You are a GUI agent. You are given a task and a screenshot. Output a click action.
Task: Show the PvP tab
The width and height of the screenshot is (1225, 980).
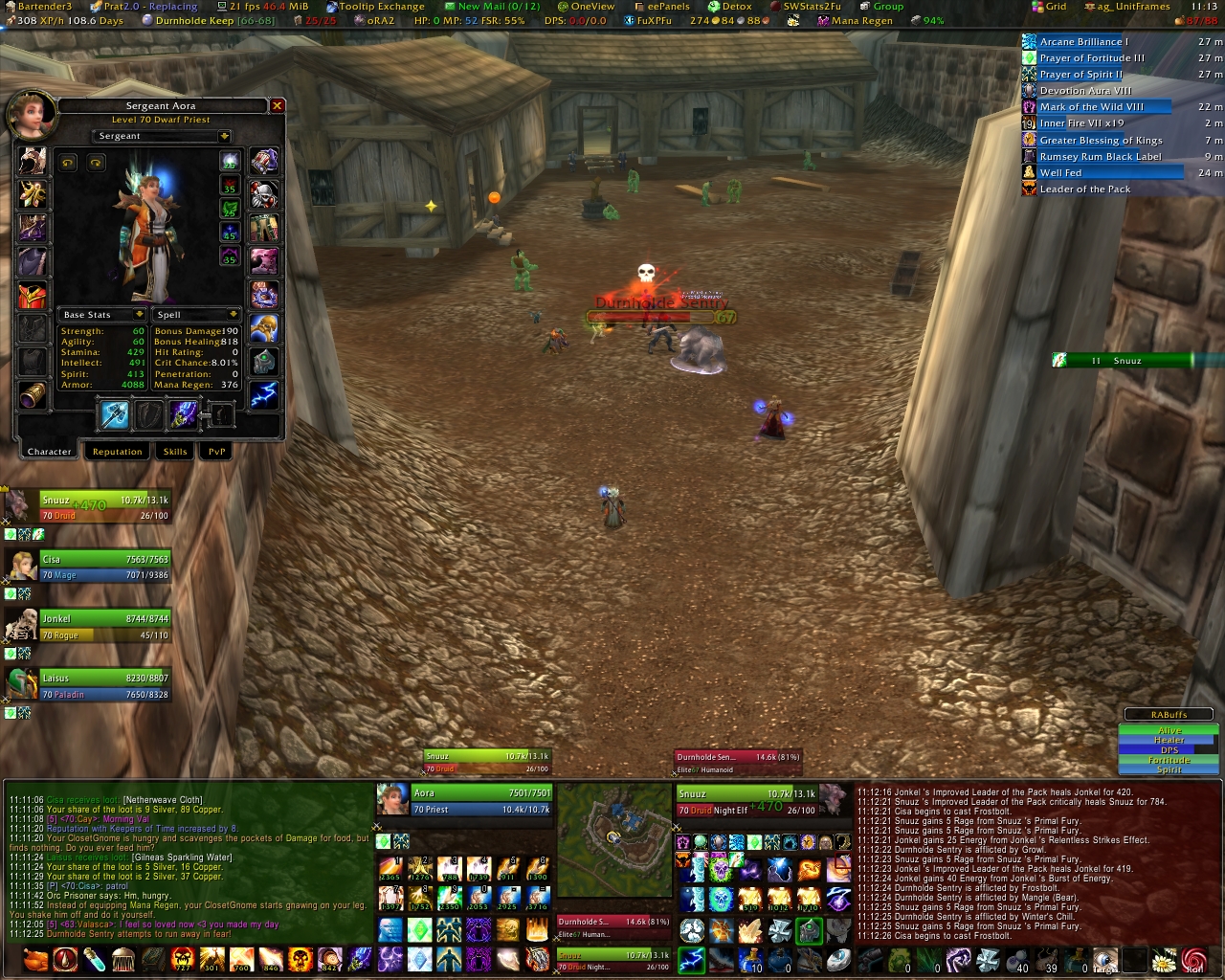pos(217,452)
